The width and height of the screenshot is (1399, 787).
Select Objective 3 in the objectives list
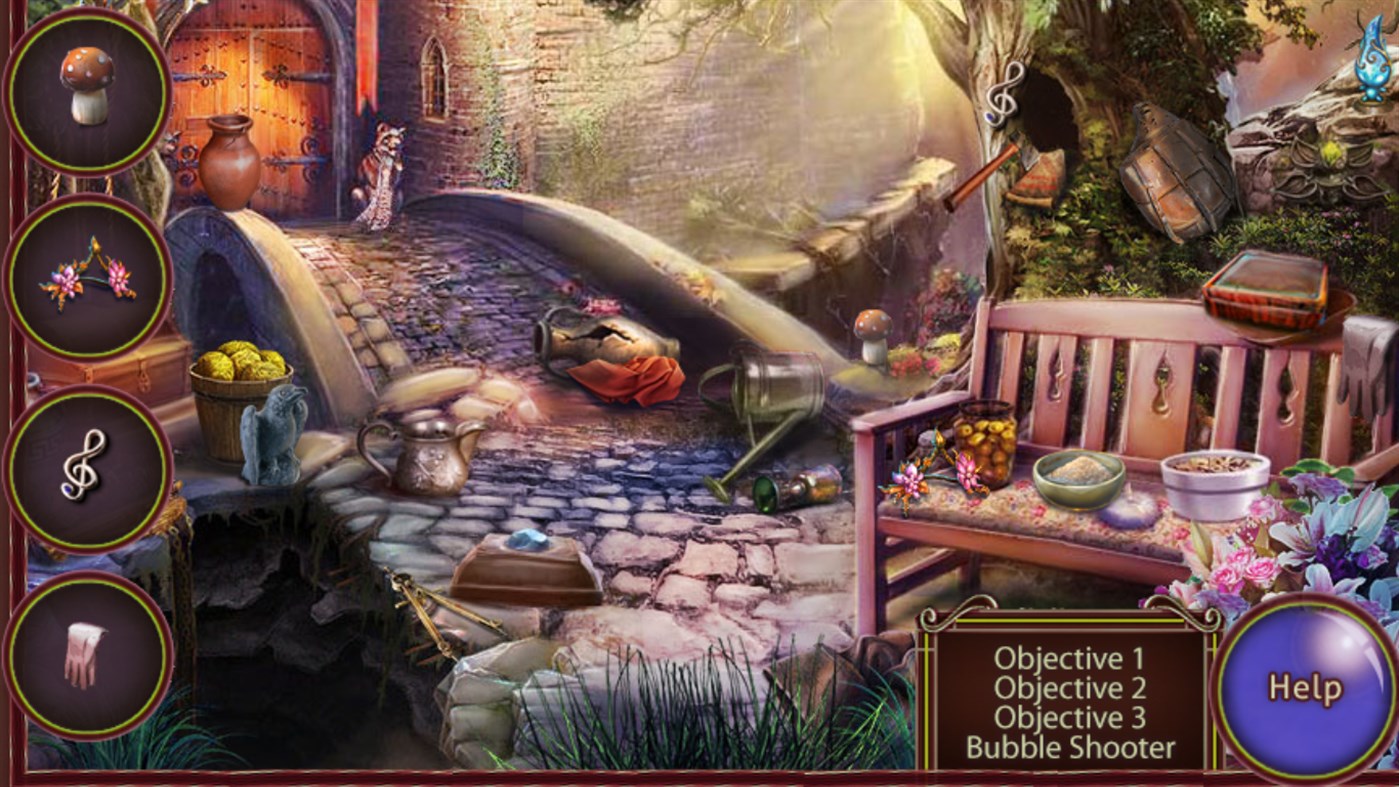[x=1068, y=718]
